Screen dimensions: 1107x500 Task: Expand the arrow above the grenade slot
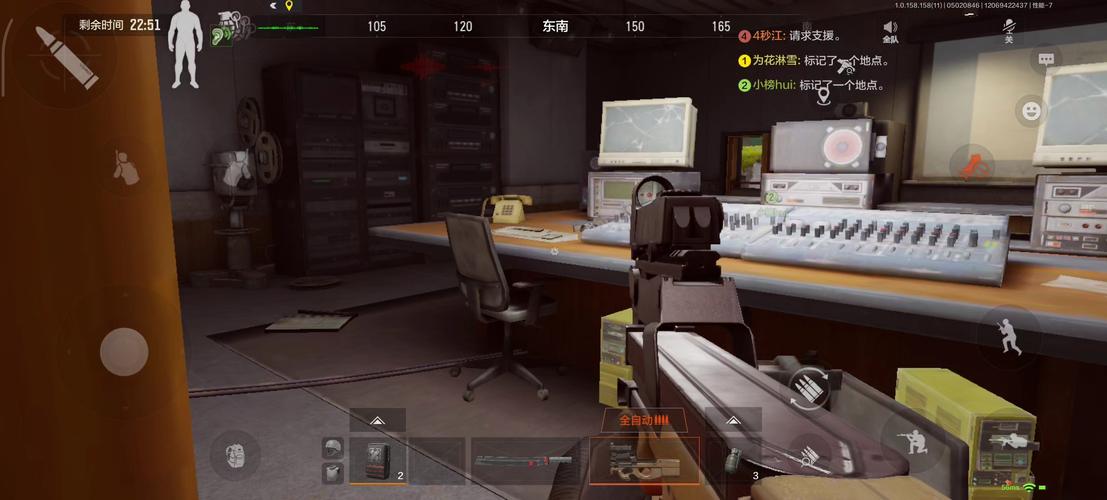[733, 421]
